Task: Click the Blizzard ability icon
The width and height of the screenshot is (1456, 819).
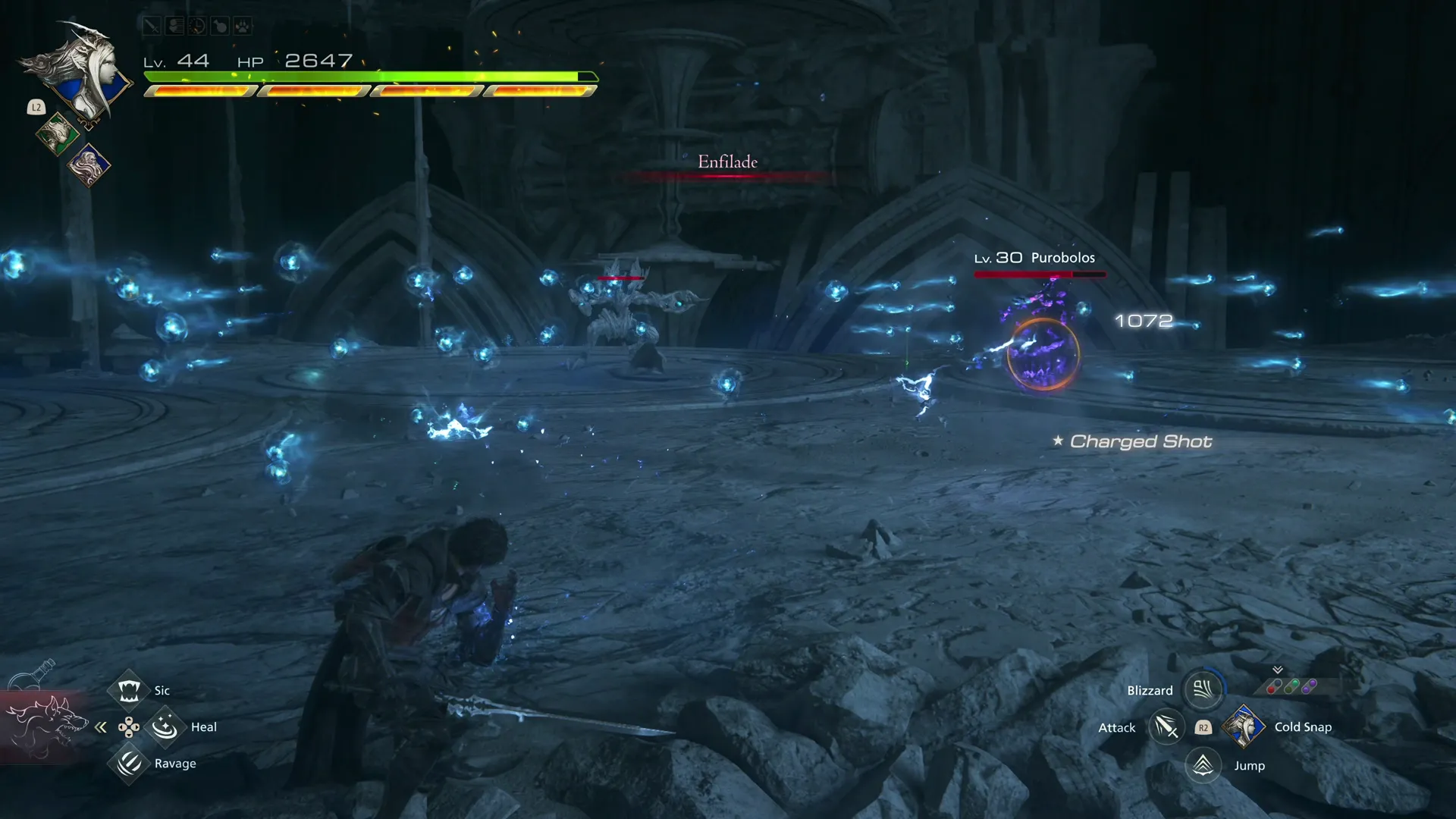Action: point(1203,689)
